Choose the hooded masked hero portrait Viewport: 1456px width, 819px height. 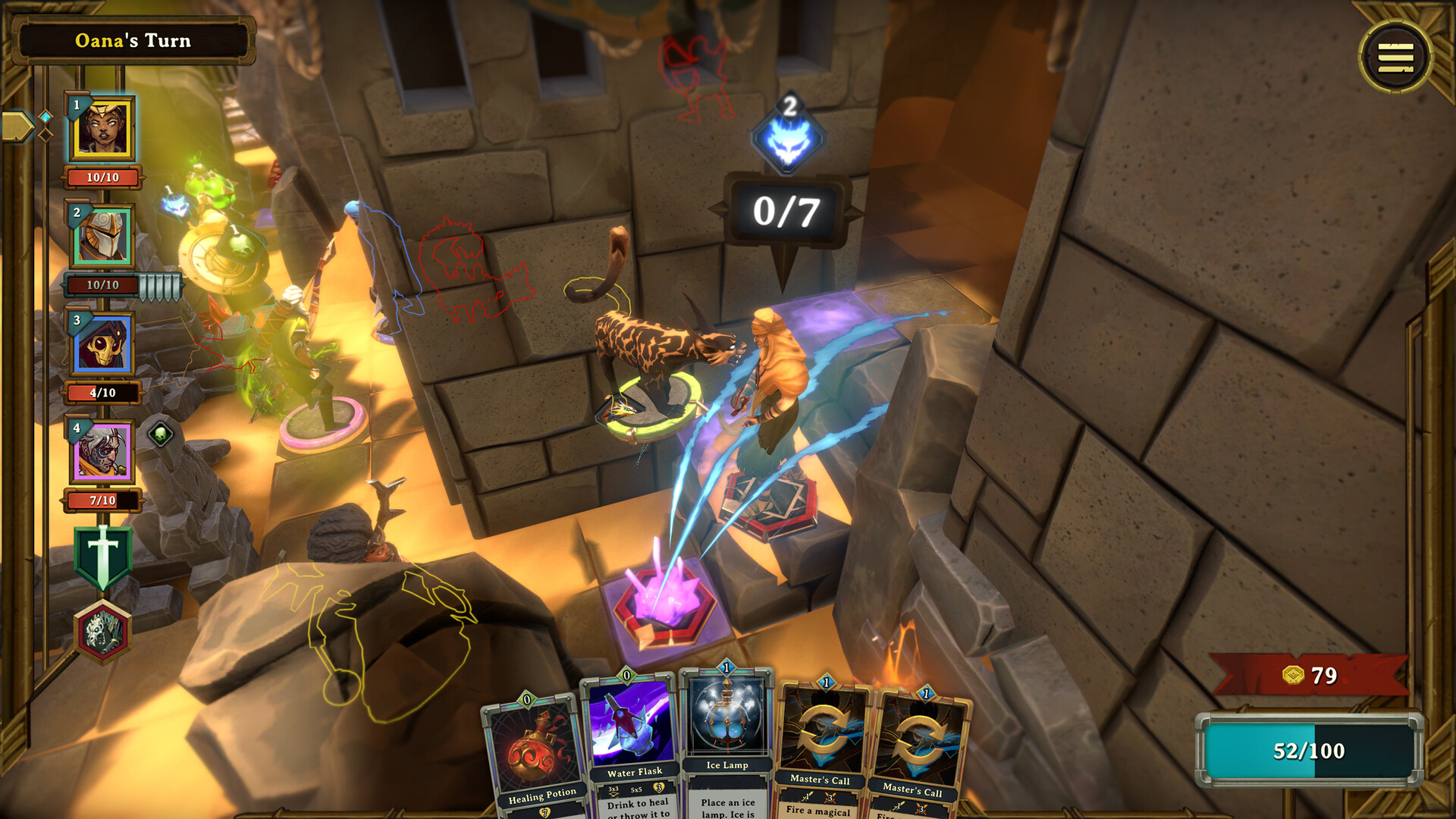[x=102, y=344]
